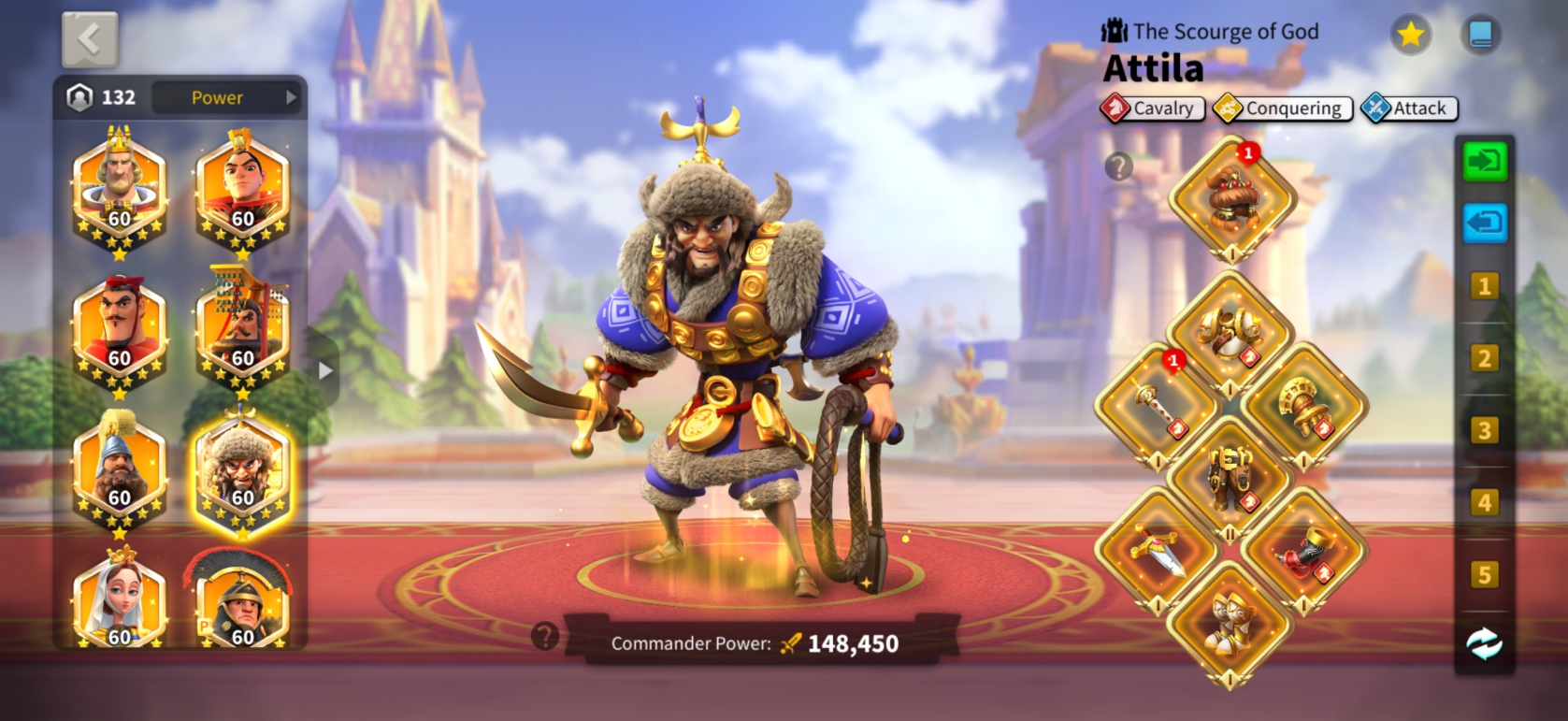Click the refresh swap arrows button
This screenshot has height=721, width=1568.
[x=1484, y=643]
